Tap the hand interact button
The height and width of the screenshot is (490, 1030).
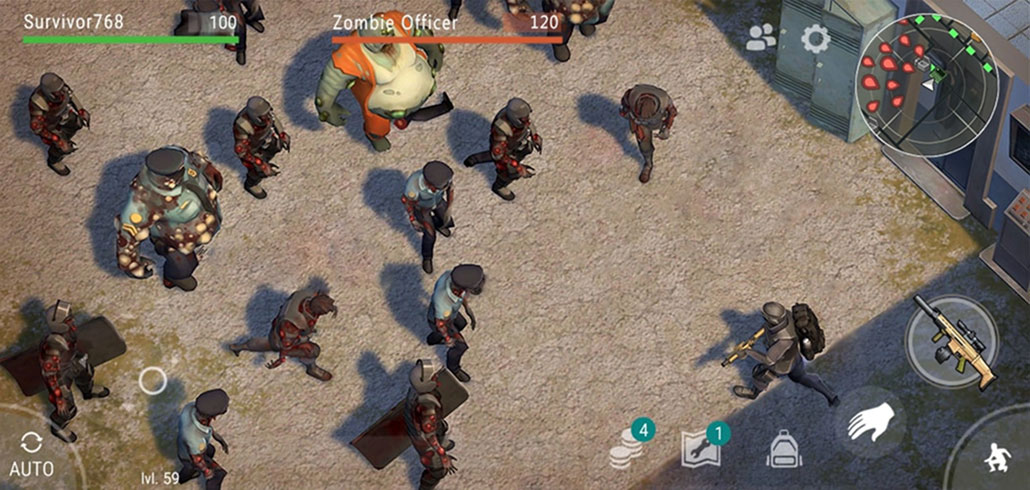tap(869, 423)
